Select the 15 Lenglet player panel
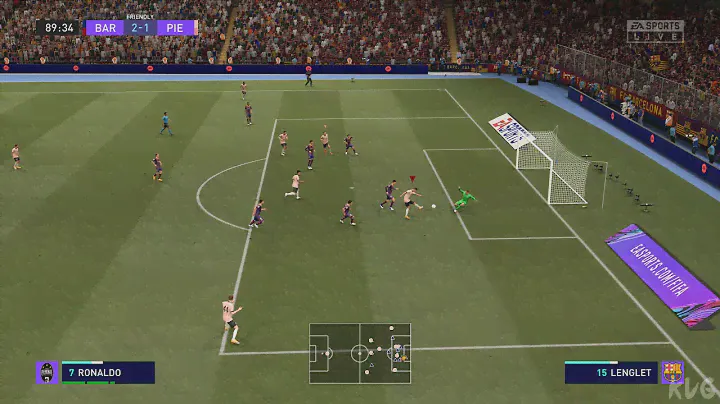The height and width of the screenshot is (404, 720). tap(611, 373)
